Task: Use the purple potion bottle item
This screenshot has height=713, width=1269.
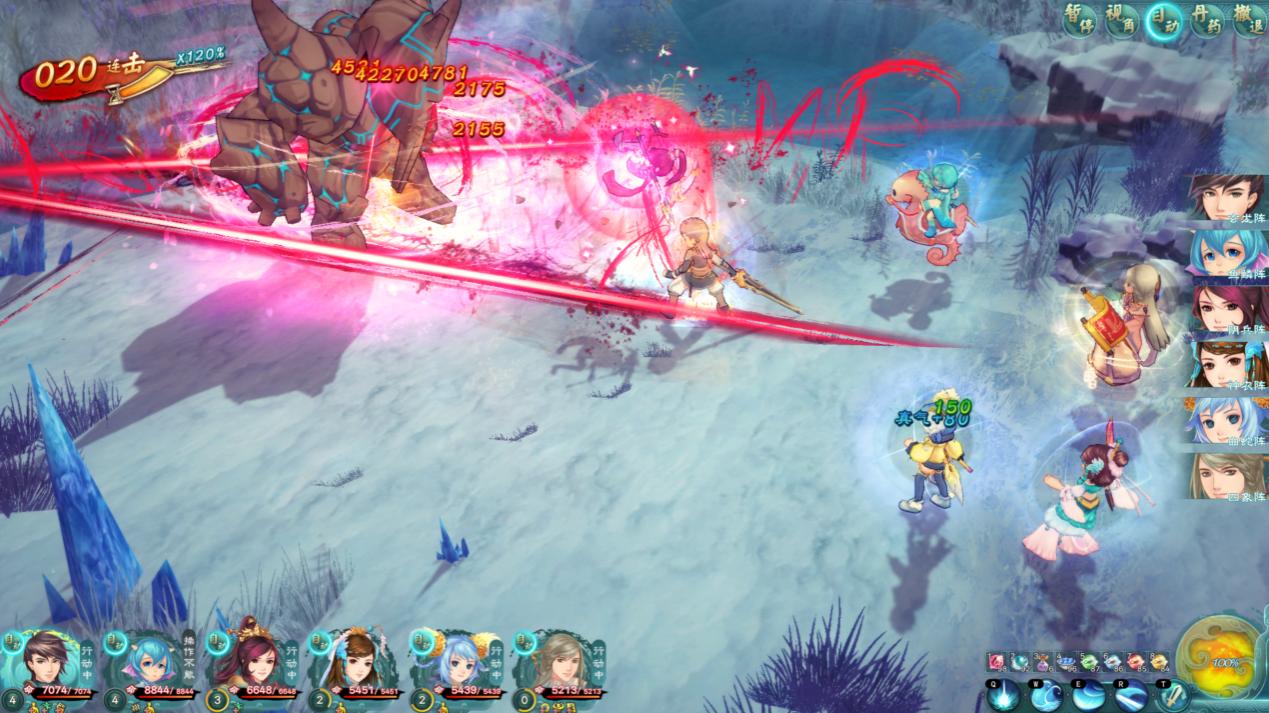Action: [x=1043, y=661]
